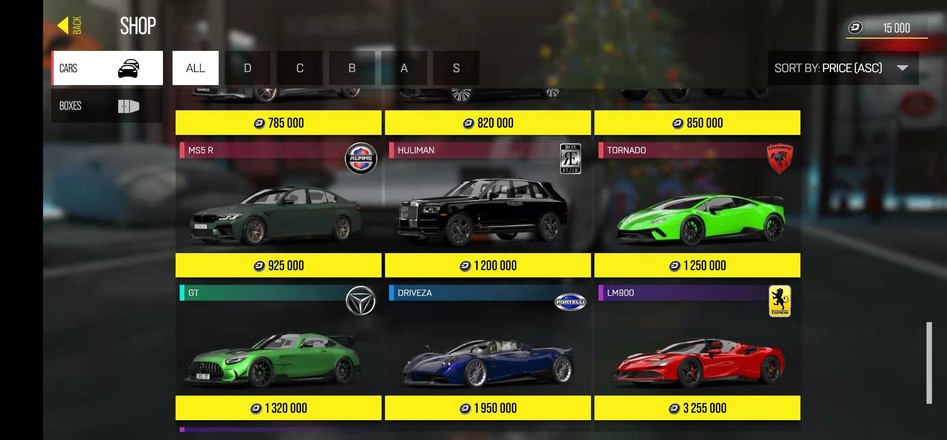The height and width of the screenshot is (440, 947).
Task: Filter cars by class B
Action: click(x=352, y=68)
